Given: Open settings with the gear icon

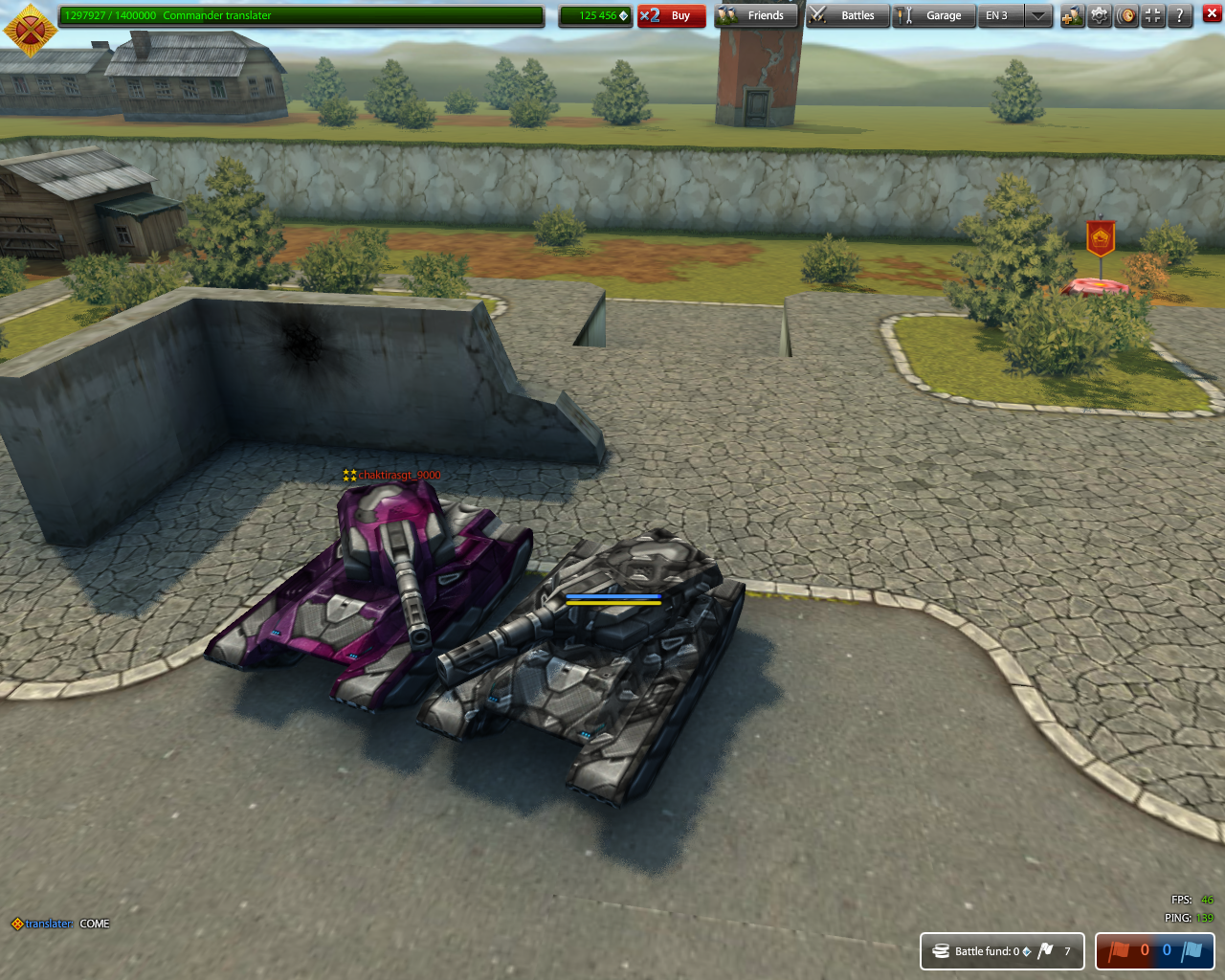Looking at the screenshot, I should [x=1100, y=15].
